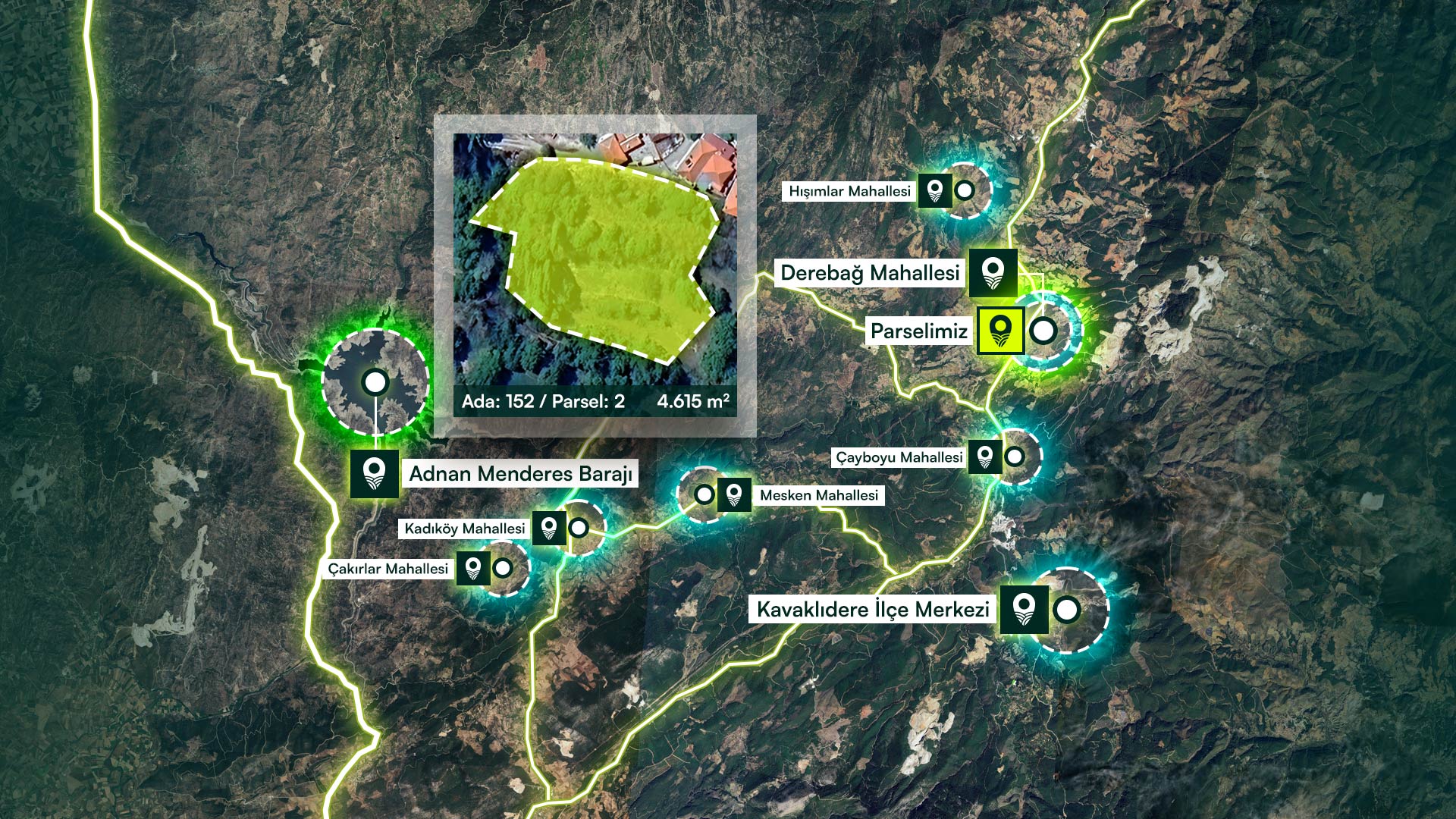Click the Derebağ Mahallesi pin icon

coord(993,272)
